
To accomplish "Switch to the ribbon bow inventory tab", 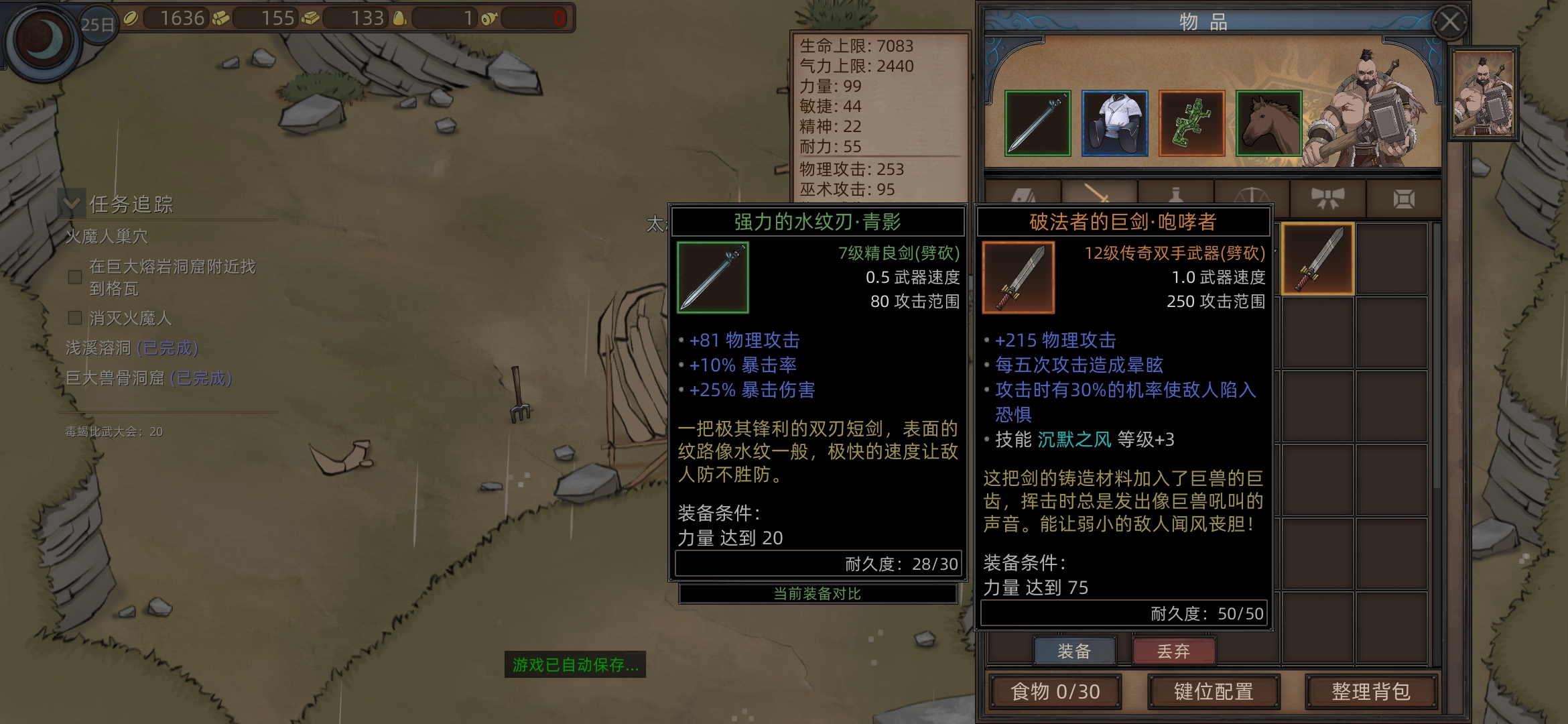I will [x=1327, y=198].
